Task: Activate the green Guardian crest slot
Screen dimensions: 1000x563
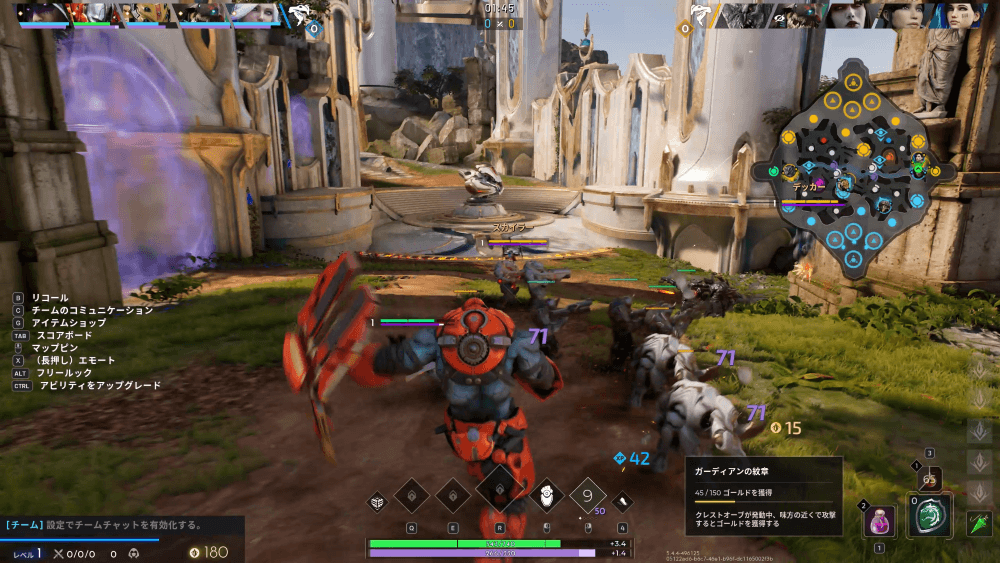Action: pos(929,518)
